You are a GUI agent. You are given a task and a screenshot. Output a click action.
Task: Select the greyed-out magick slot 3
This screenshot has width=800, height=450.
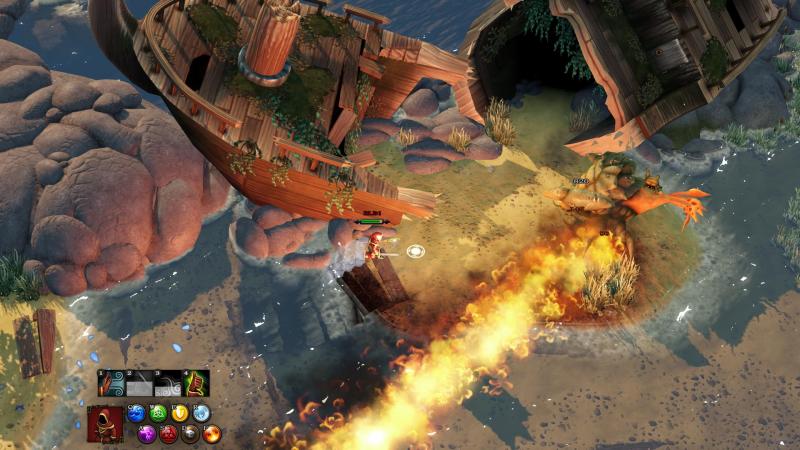[169, 384]
